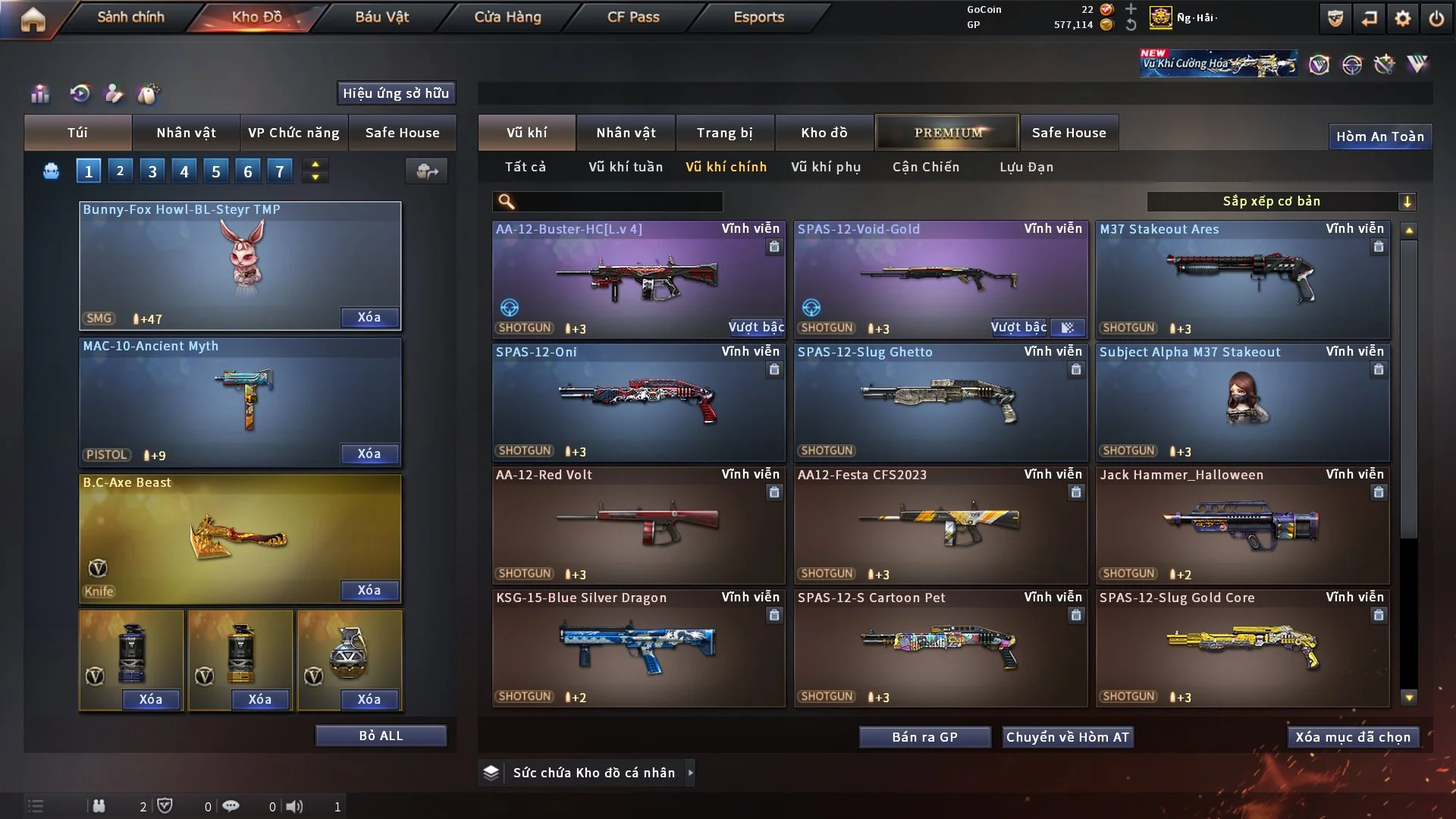Open the CF Pass menu

tap(633, 17)
